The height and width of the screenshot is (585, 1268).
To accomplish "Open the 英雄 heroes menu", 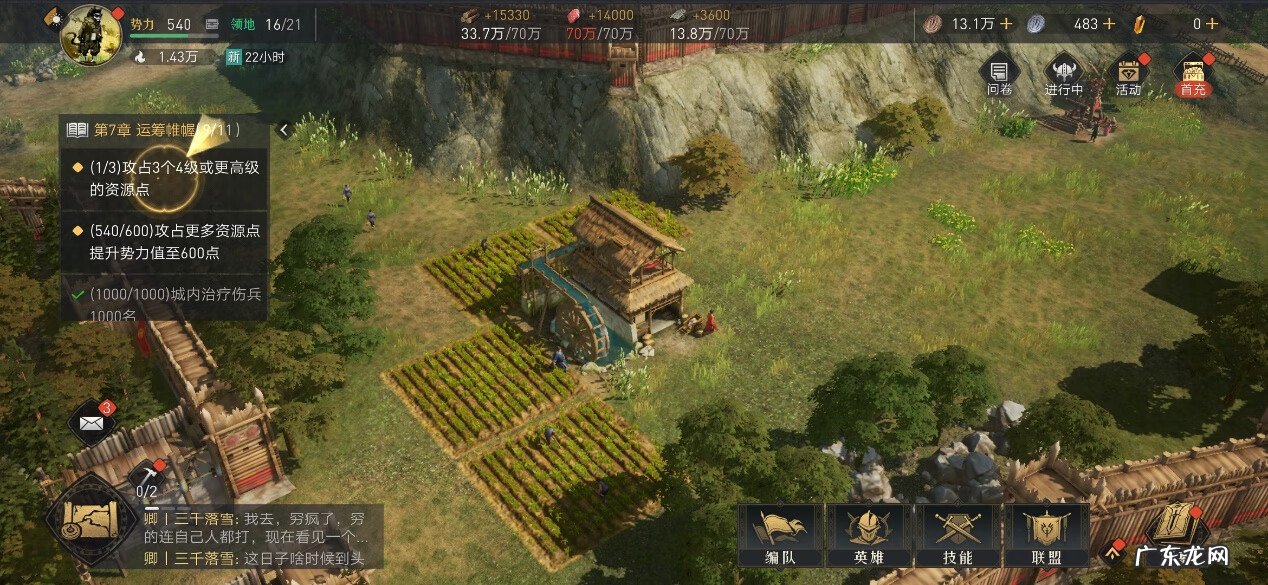I will coord(866,535).
